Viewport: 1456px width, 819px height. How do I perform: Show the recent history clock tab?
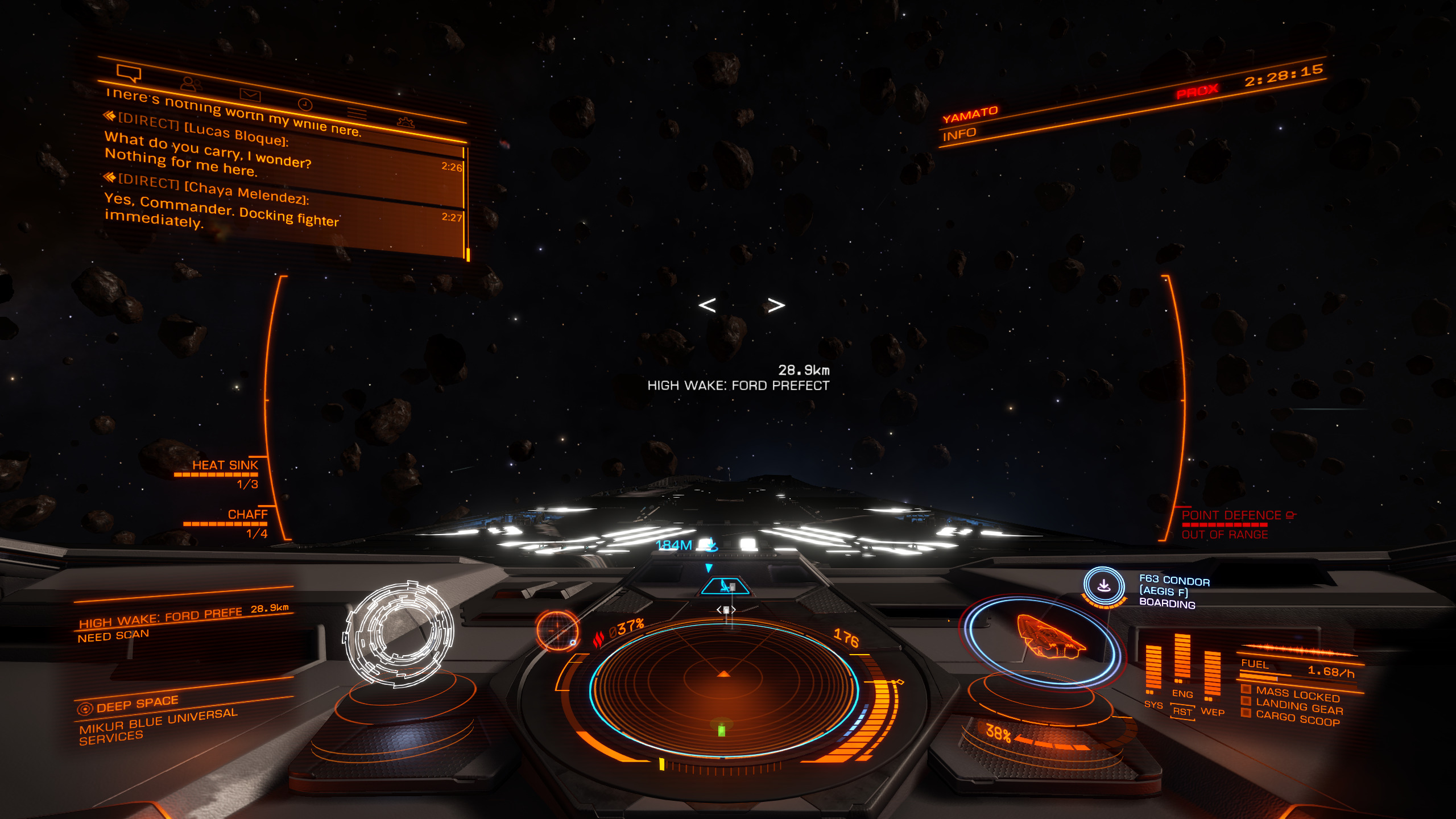305,104
